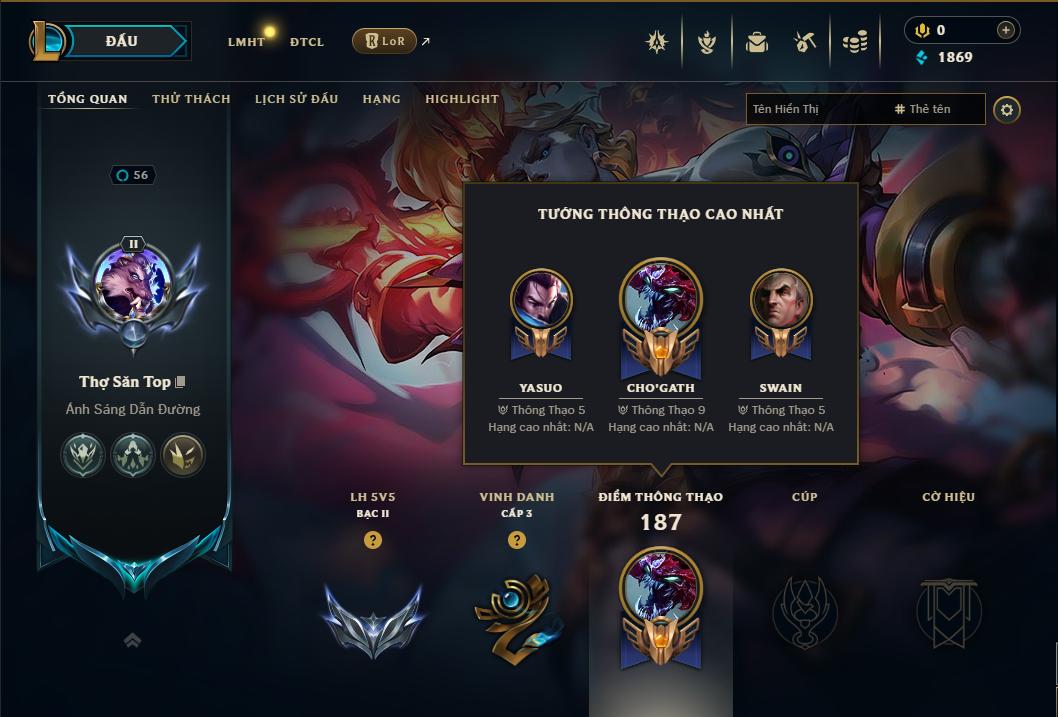Switch to the LMHT game tab
Viewport: 1058px width, 717px height.
pyautogui.click(x=246, y=42)
